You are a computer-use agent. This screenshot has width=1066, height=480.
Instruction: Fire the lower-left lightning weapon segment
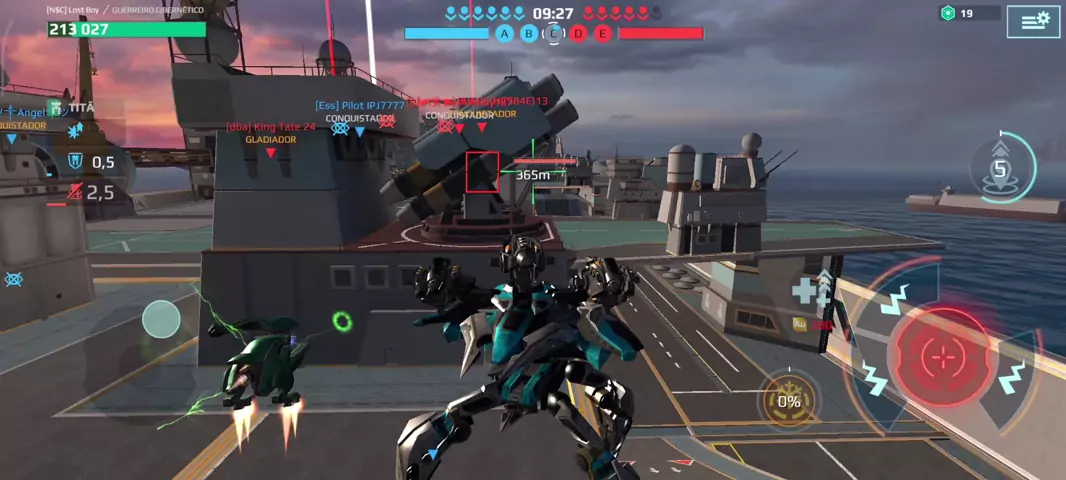click(875, 380)
